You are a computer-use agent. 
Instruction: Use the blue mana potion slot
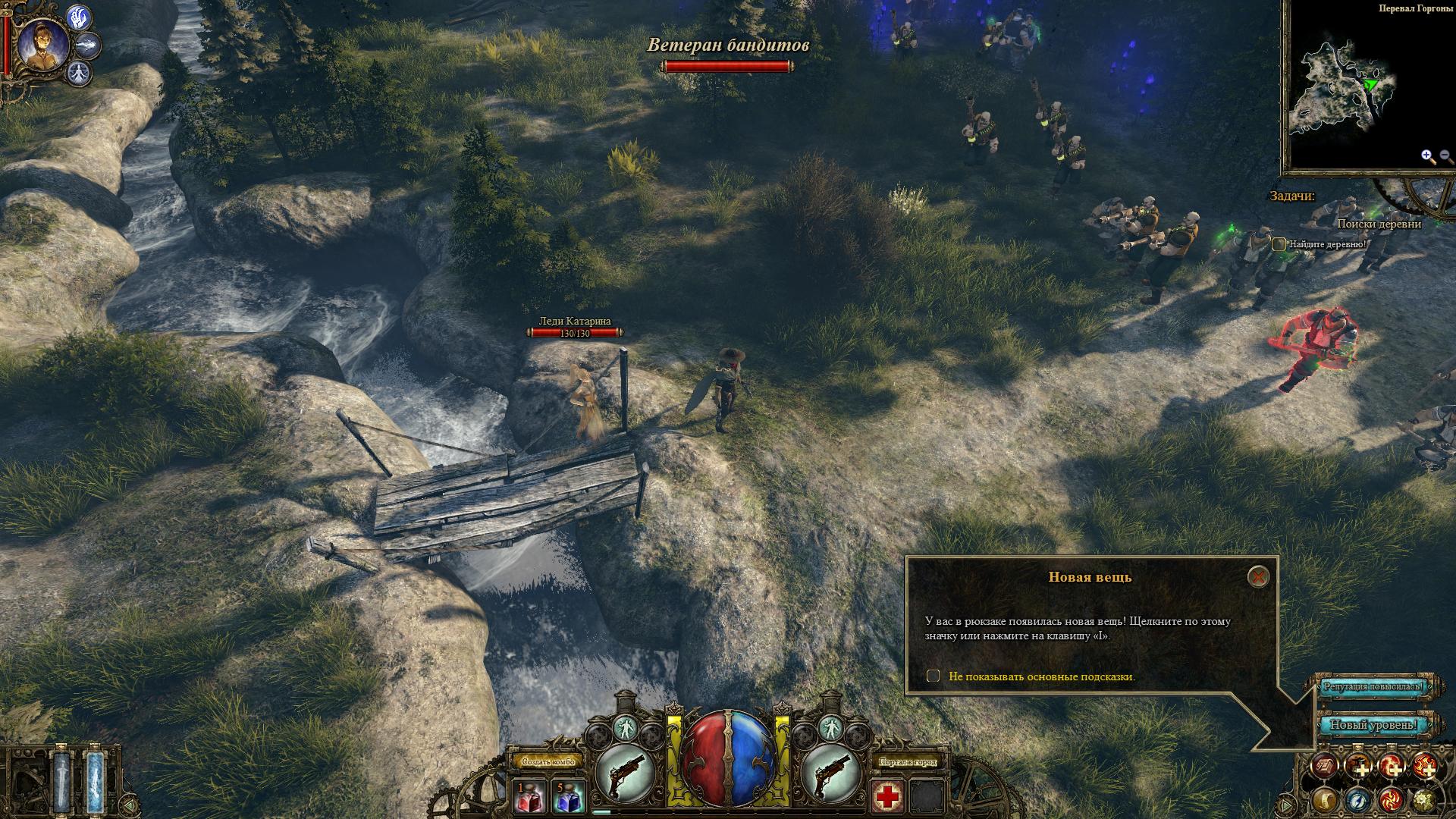pos(566,795)
